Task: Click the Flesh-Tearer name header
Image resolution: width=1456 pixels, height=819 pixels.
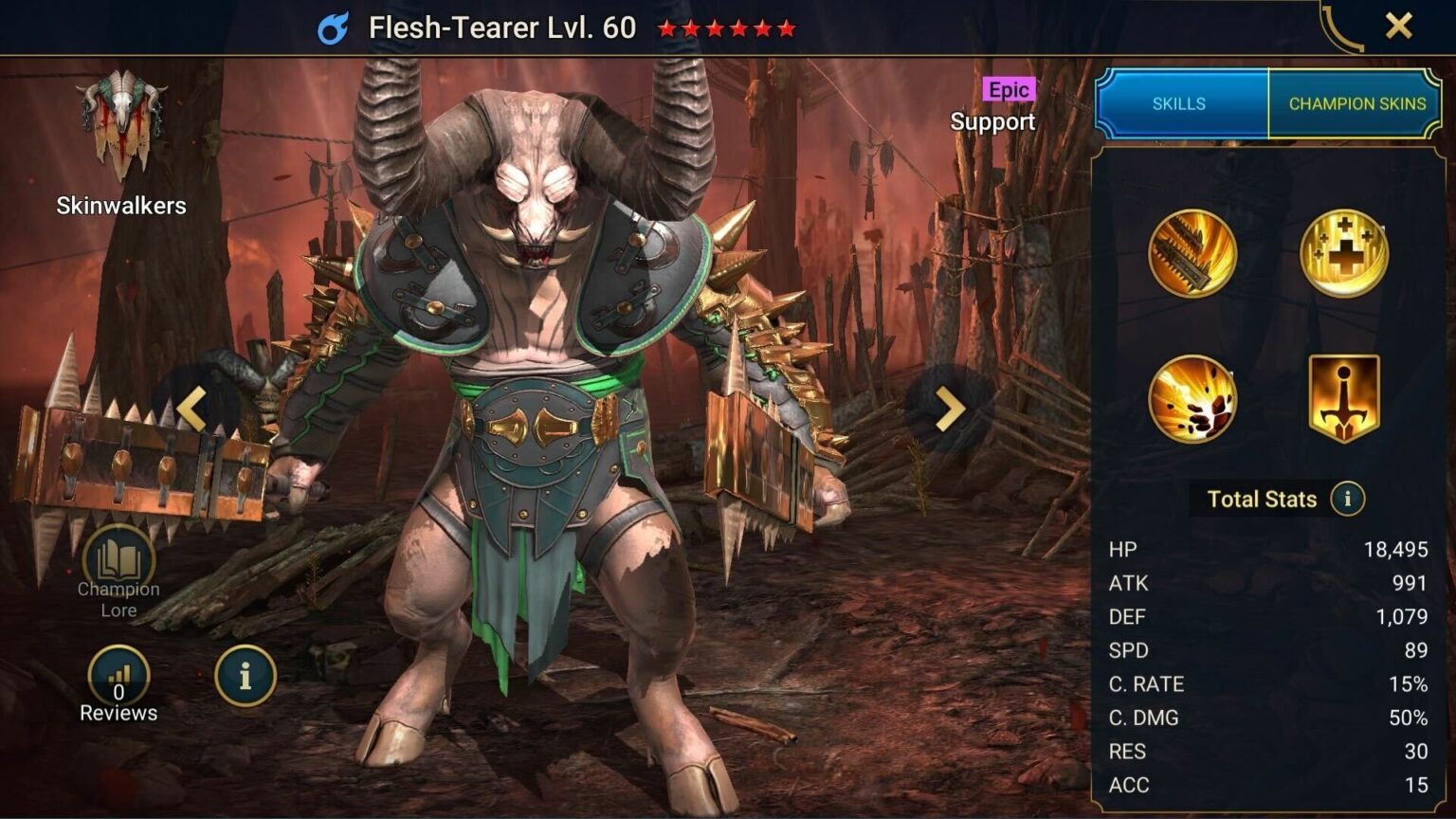Action: point(502,27)
